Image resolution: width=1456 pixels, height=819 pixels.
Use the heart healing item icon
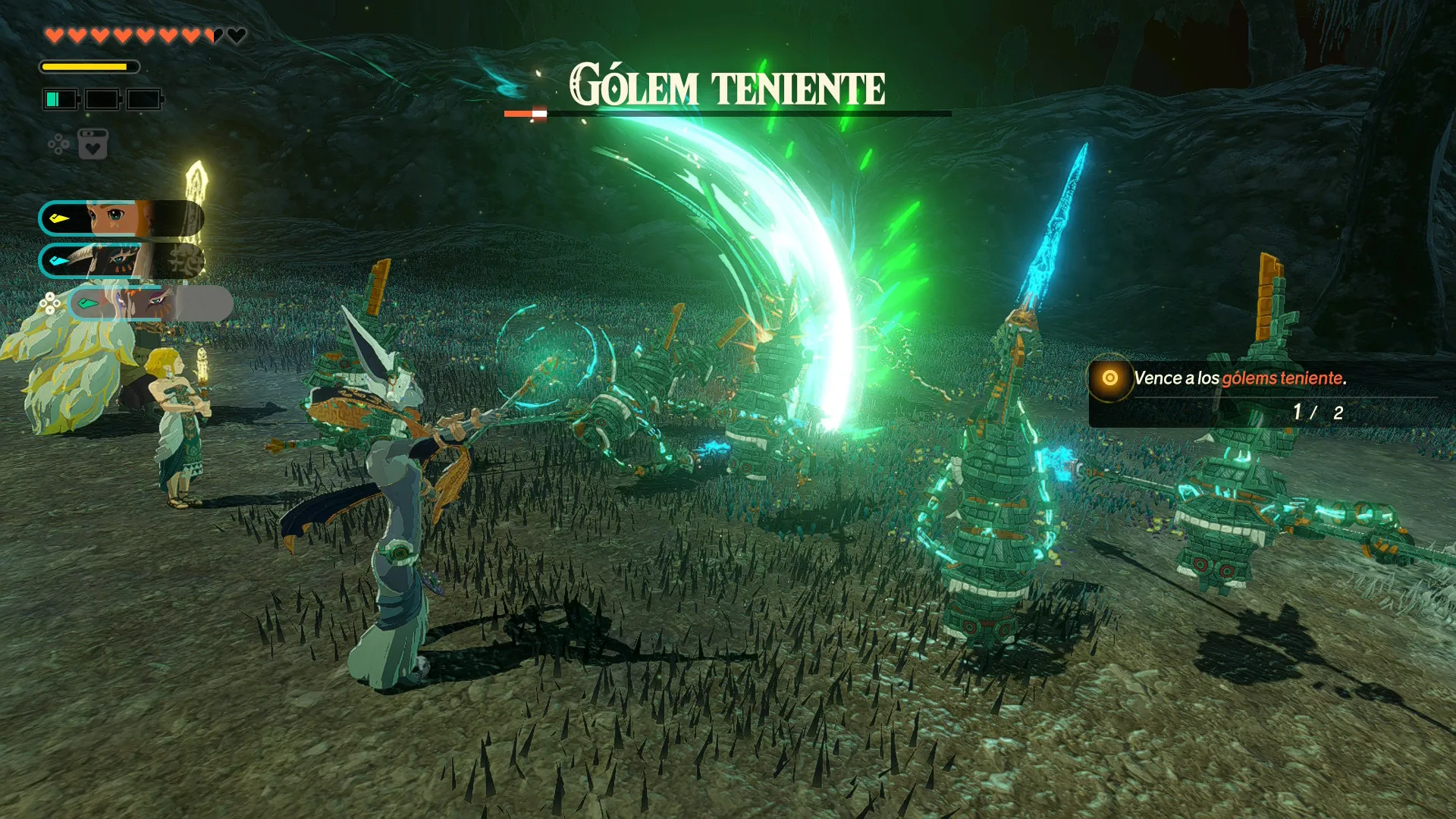[93, 144]
